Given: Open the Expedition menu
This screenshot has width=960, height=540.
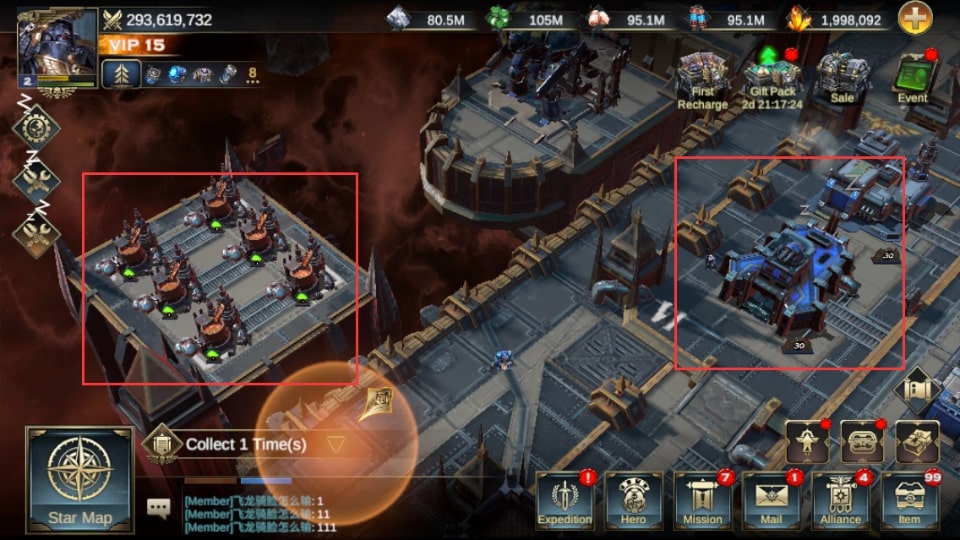Looking at the screenshot, I should [x=565, y=500].
